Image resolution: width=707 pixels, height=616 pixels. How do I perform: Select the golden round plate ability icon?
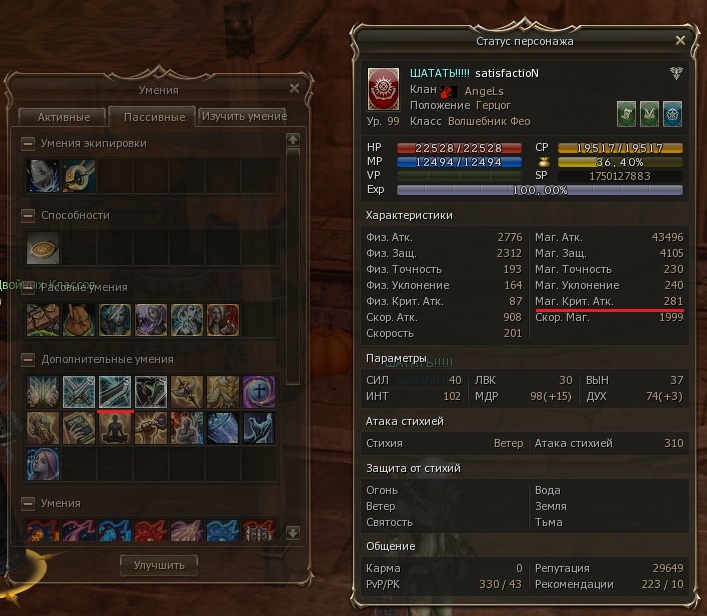coord(43,247)
